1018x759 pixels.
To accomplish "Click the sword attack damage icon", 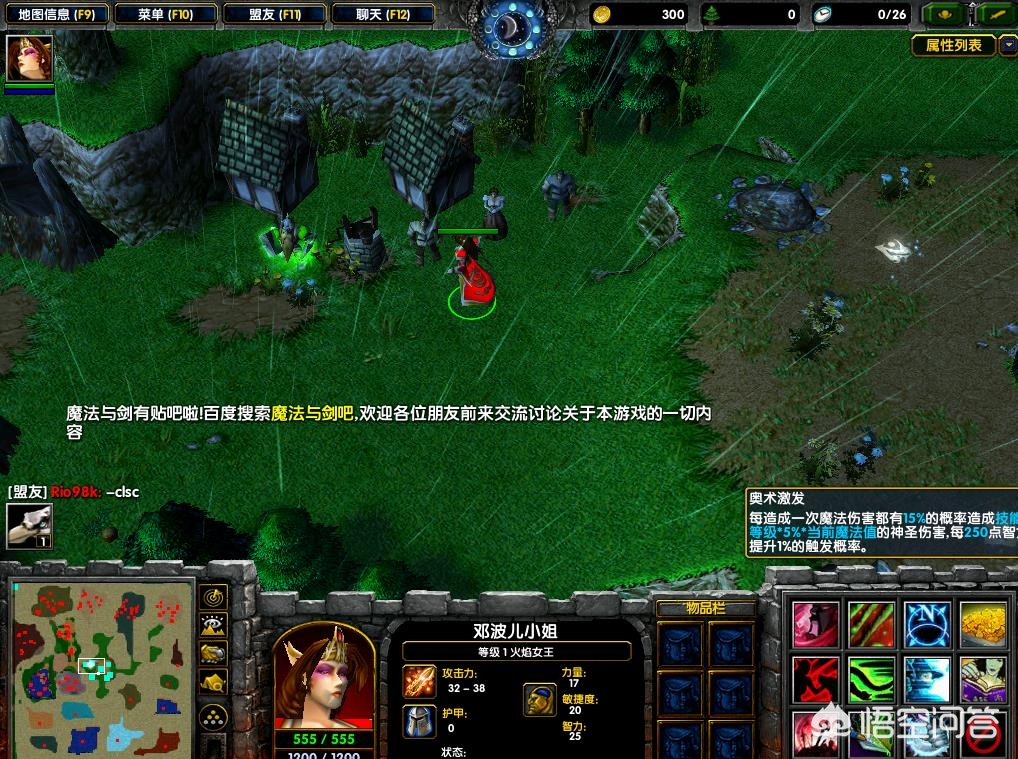I will pos(419,681).
